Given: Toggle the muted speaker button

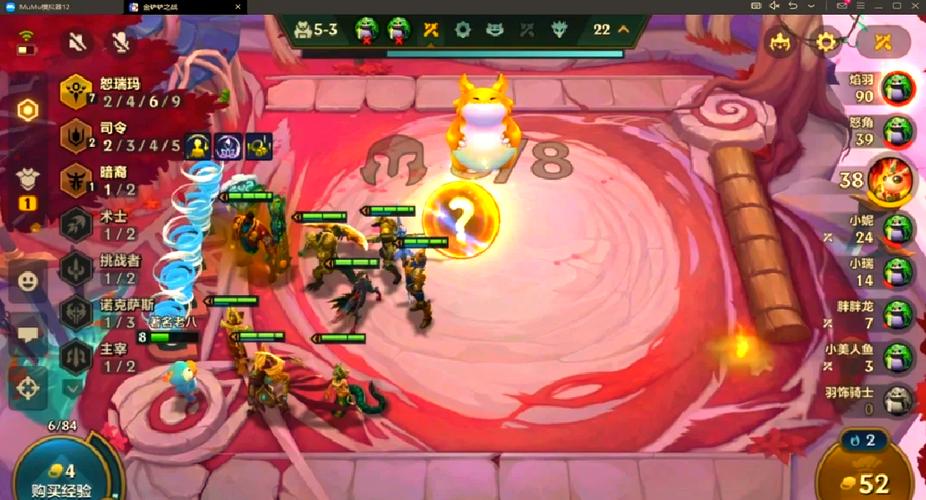Looking at the screenshot, I should pos(77,42).
